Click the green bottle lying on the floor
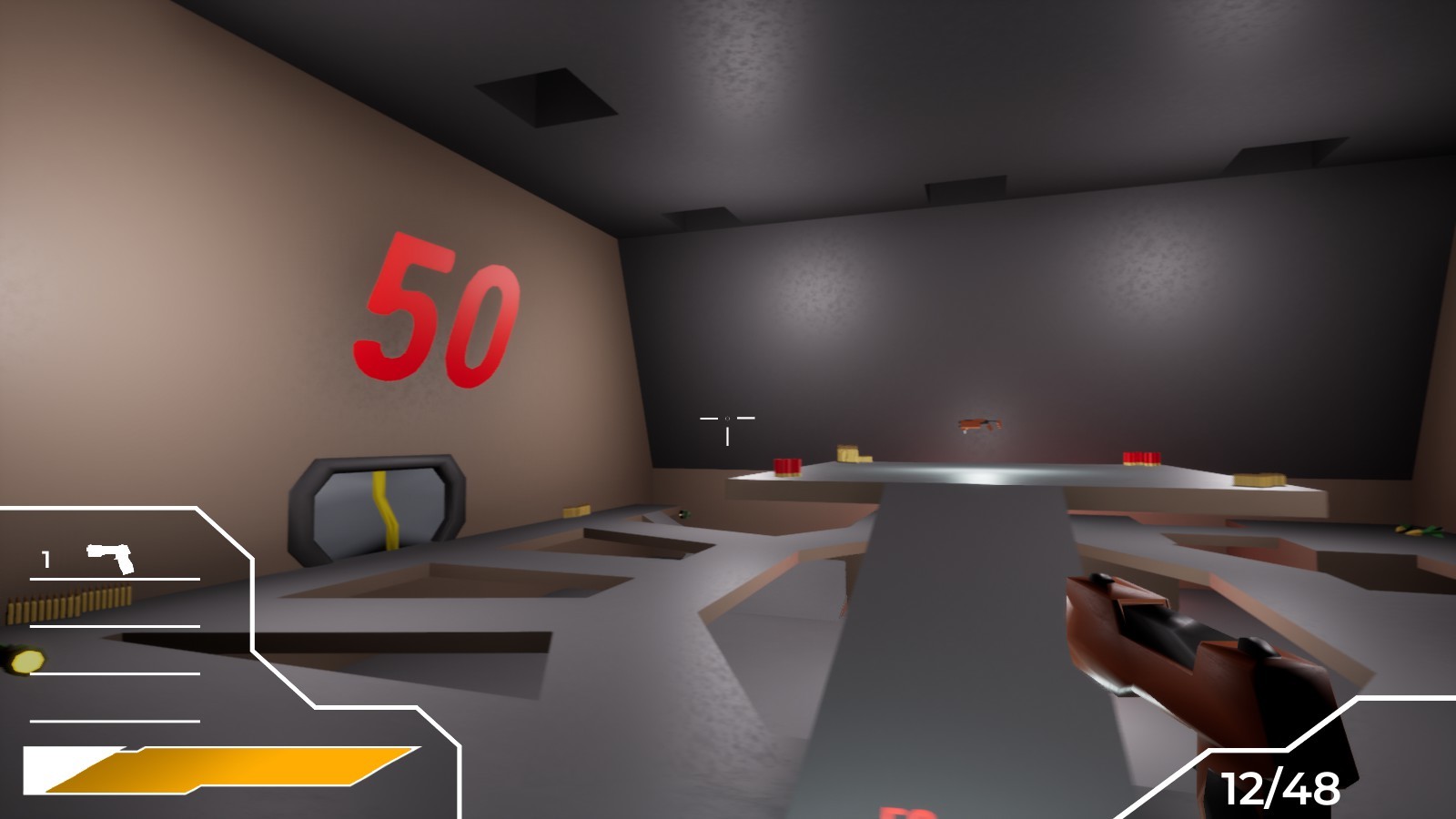Viewport: 1456px width, 819px height. (684, 514)
